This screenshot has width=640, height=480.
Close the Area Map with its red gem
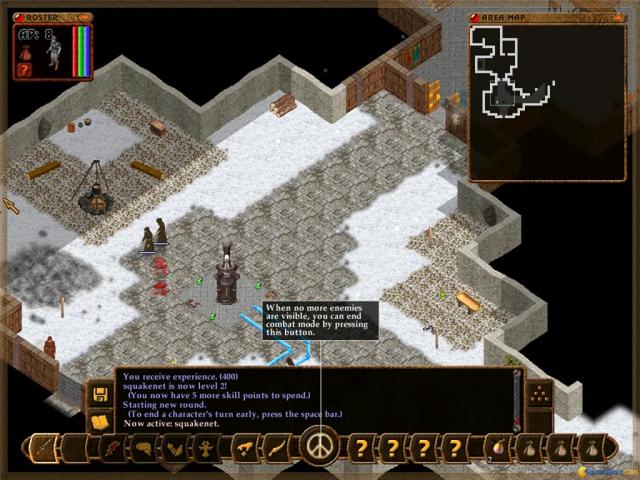[x=475, y=17]
